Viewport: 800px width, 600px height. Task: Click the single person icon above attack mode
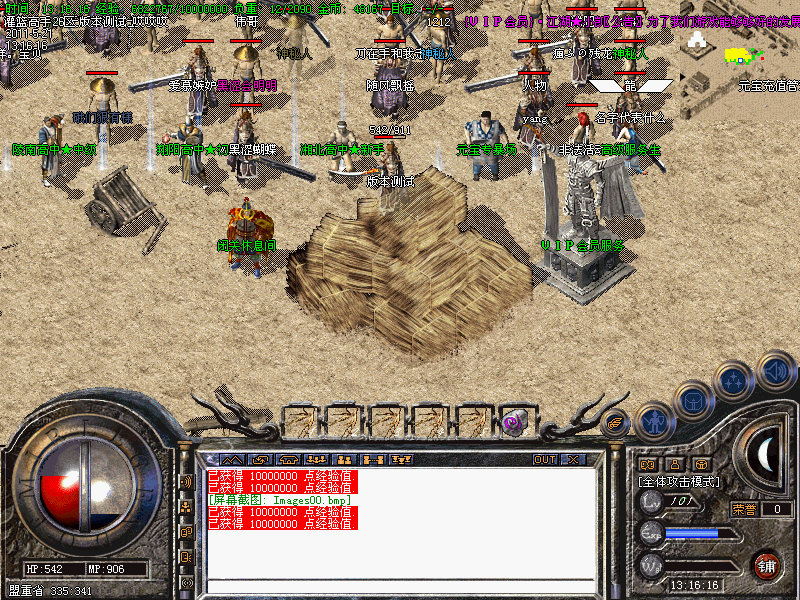pos(673,464)
